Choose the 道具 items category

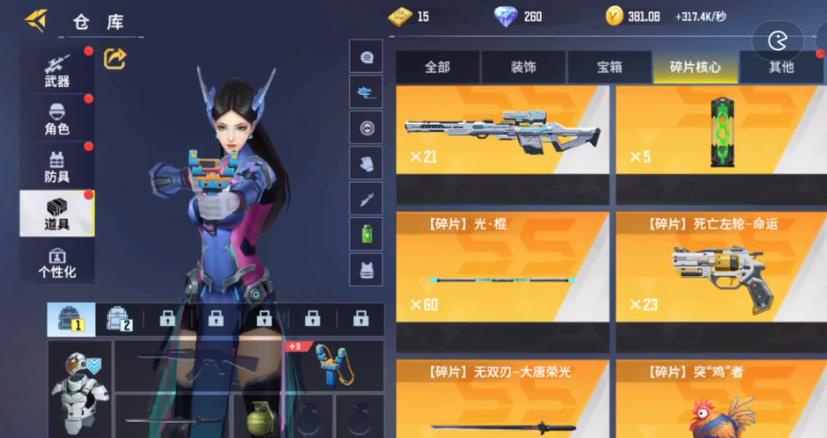click(x=57, y=213)
